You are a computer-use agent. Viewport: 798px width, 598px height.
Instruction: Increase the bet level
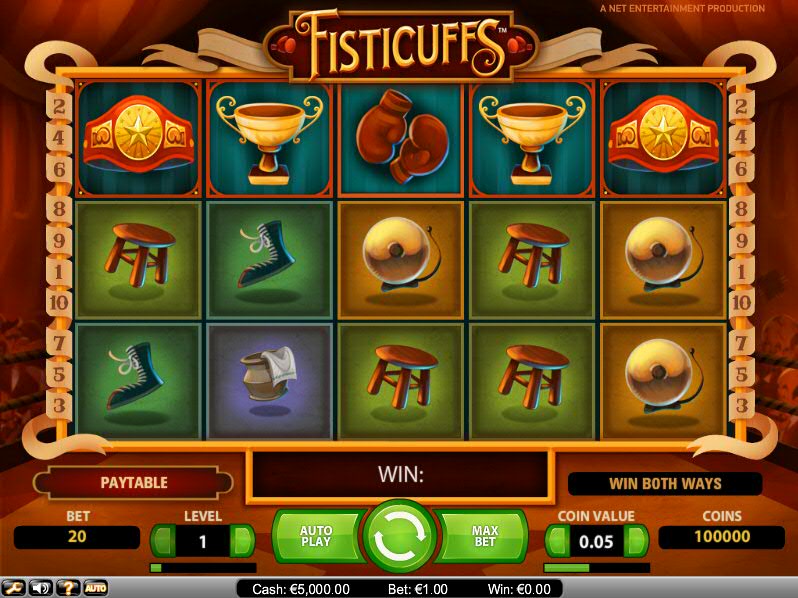(x=242, y=541)
